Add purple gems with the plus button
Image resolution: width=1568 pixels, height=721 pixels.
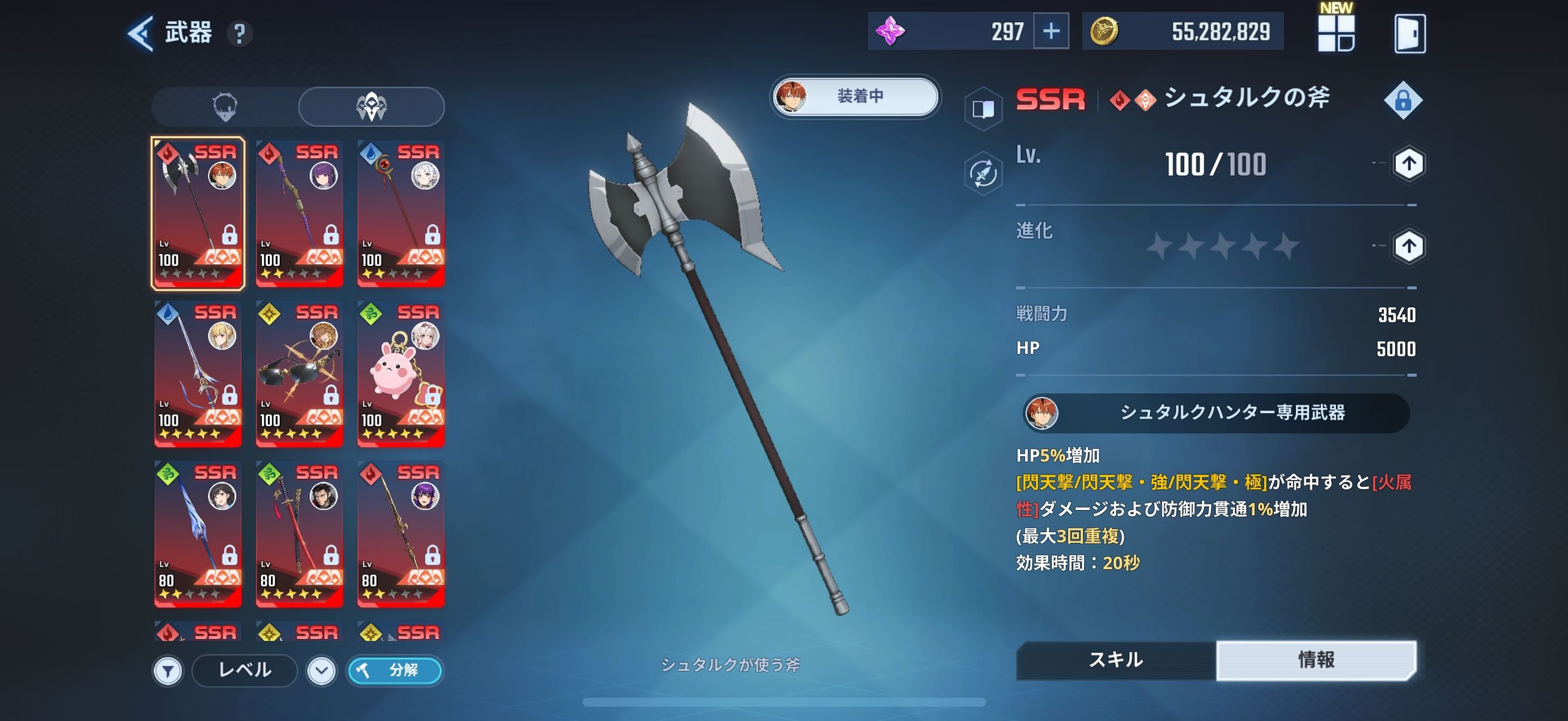coord(1051,31)
